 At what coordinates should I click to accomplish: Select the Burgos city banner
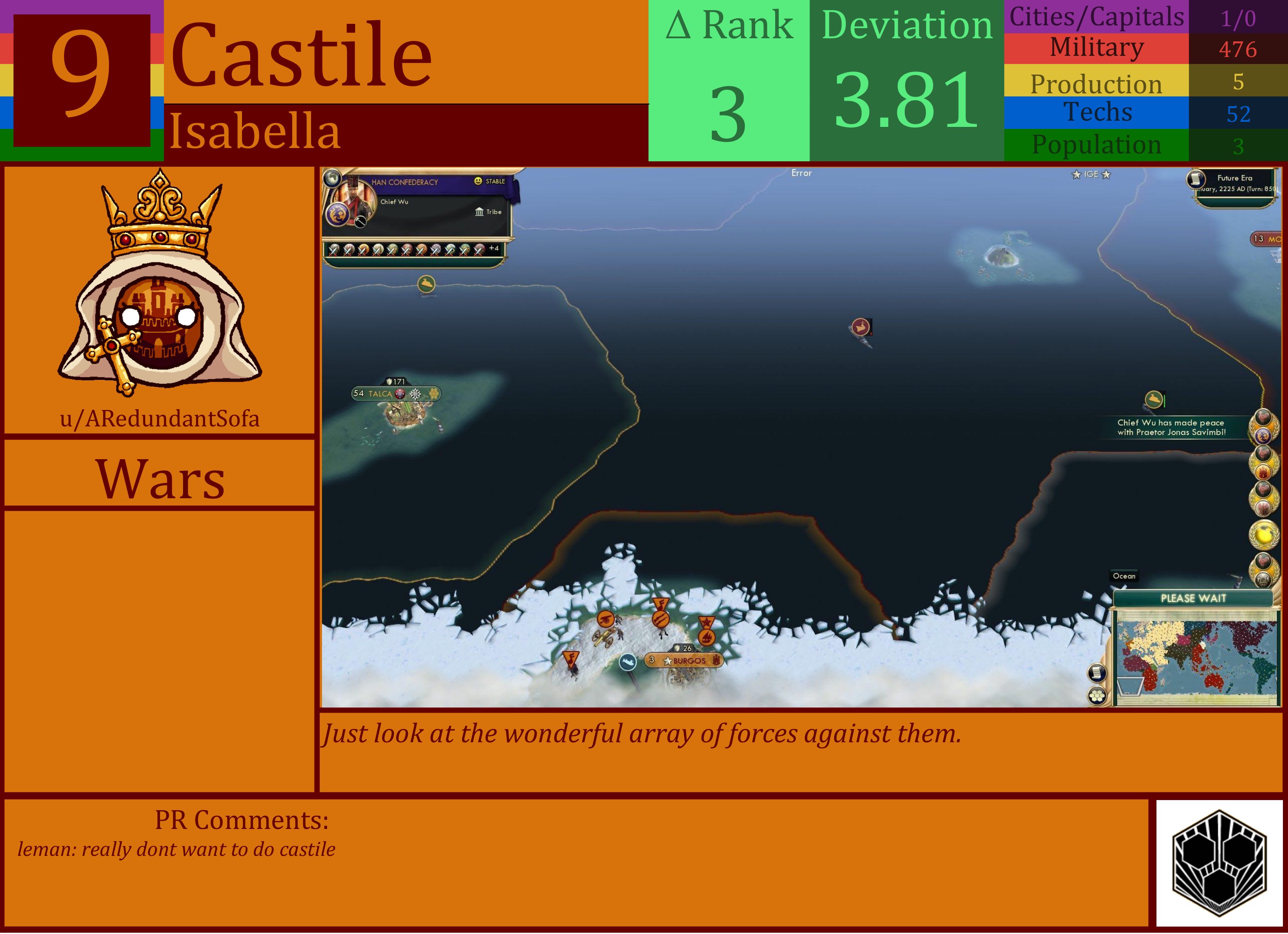pos(684,660)
